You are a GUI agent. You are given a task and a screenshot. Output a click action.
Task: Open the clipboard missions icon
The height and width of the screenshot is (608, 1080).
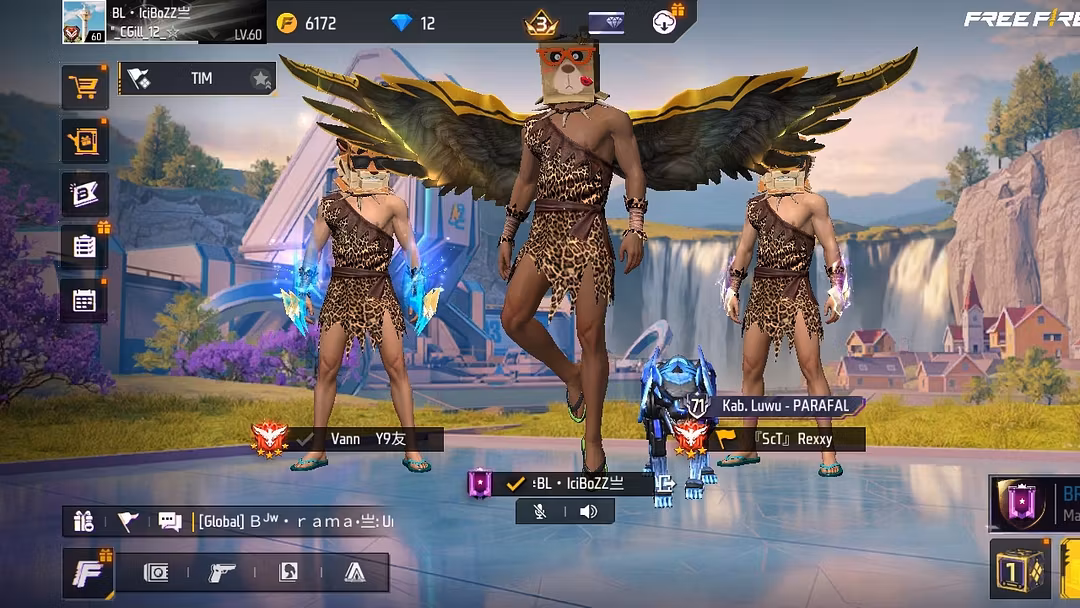(x=85, y=247)
